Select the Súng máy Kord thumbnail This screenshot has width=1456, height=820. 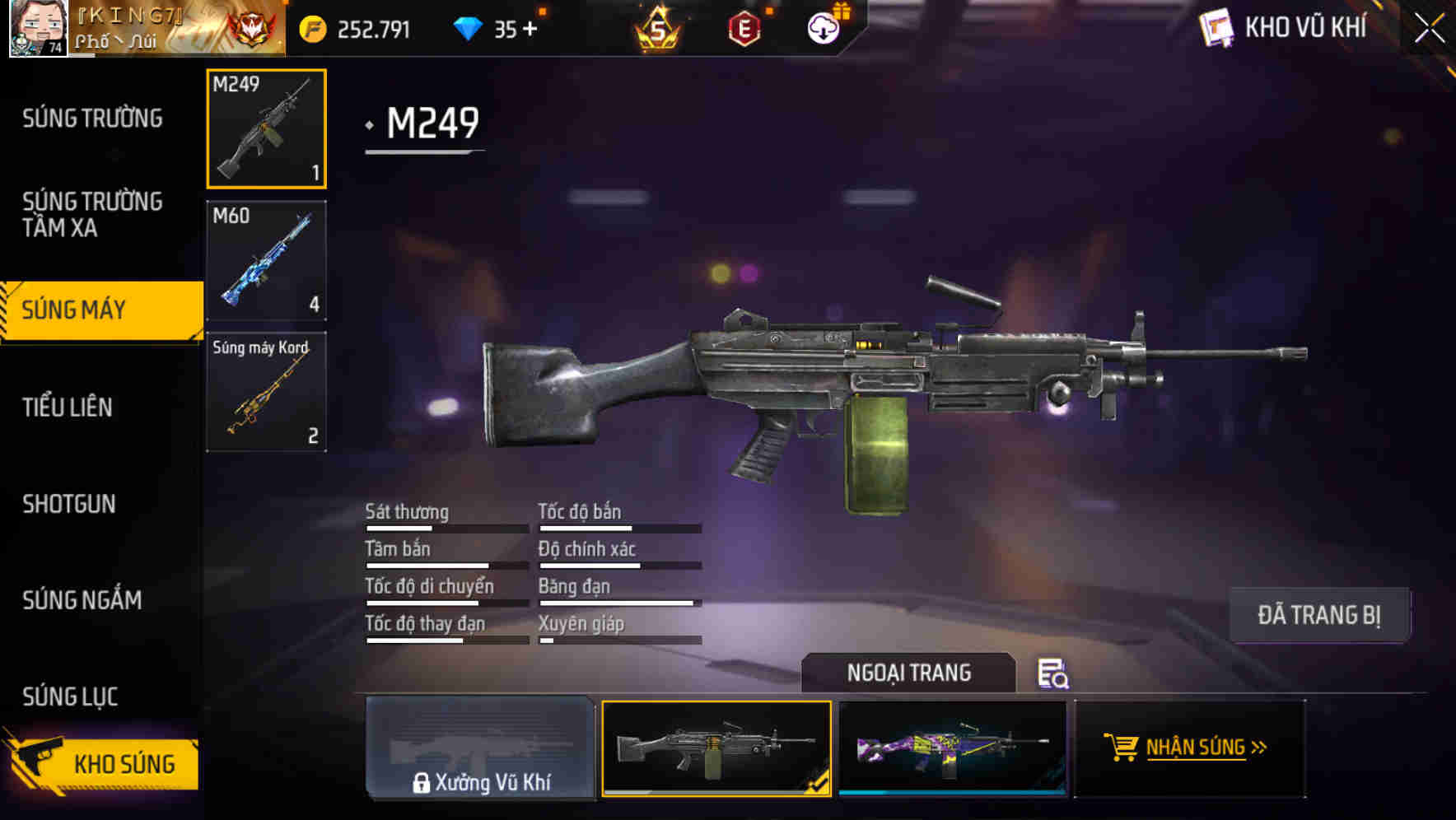pyautogui.click(x=265, y=390)
